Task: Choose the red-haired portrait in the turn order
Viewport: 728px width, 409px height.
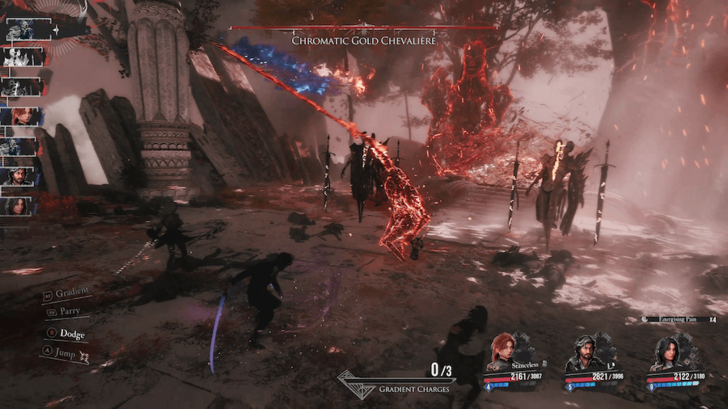Action: click(x=20, y=117)
